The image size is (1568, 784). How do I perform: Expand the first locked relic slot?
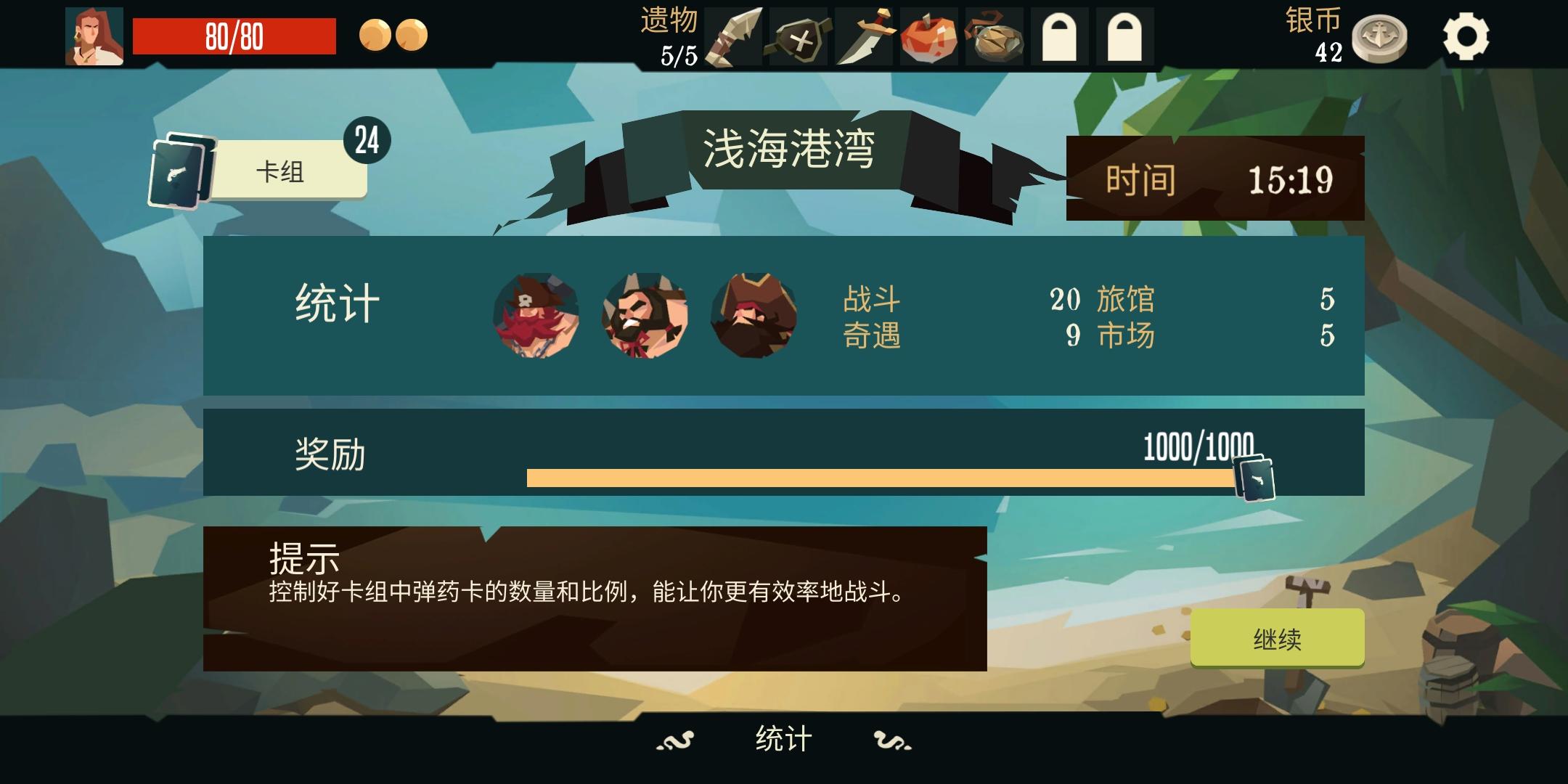click(x=1060, y=35)
